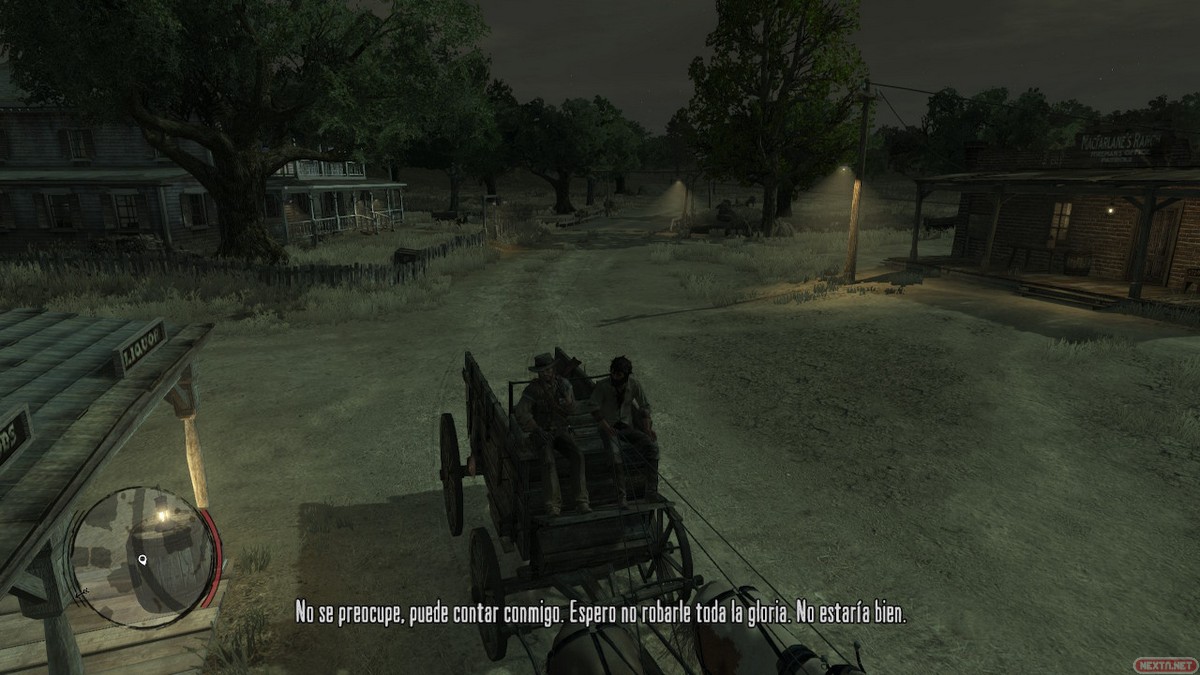Click the white player marker on the minimap
Image resolution: width=1200 pixels, height=675 pixels.
pos(144,560)
